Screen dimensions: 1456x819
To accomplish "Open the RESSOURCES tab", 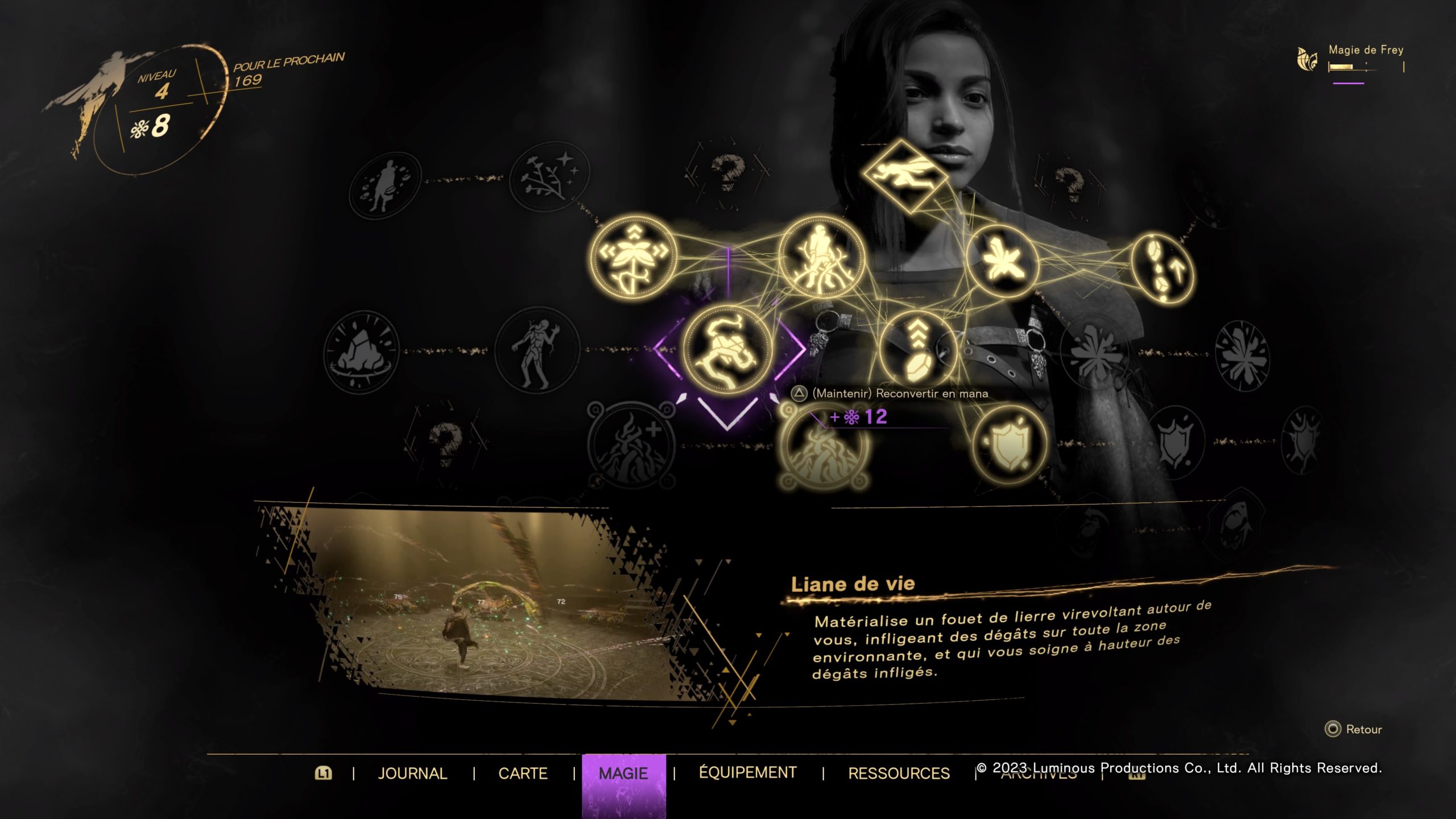I will [x=899, y=773].
